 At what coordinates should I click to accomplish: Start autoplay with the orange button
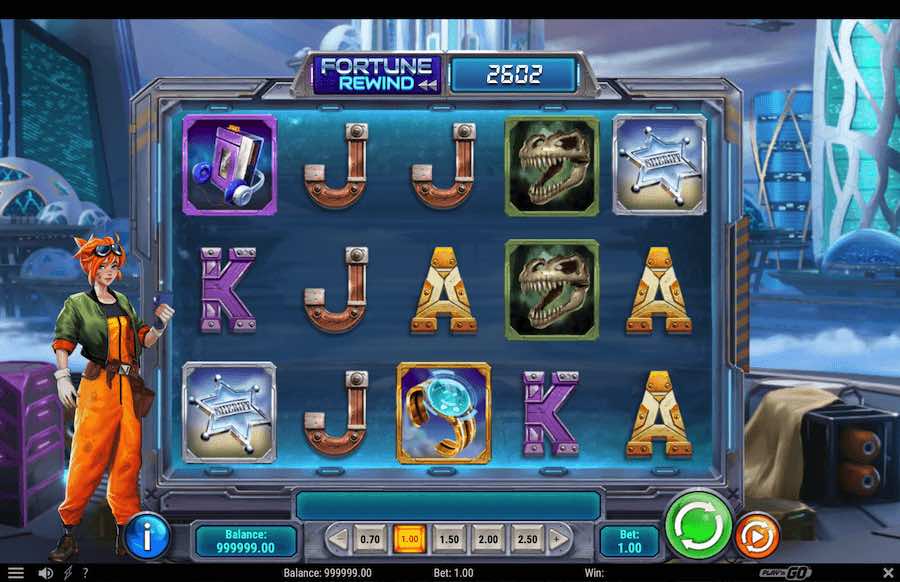coord(757,536)
